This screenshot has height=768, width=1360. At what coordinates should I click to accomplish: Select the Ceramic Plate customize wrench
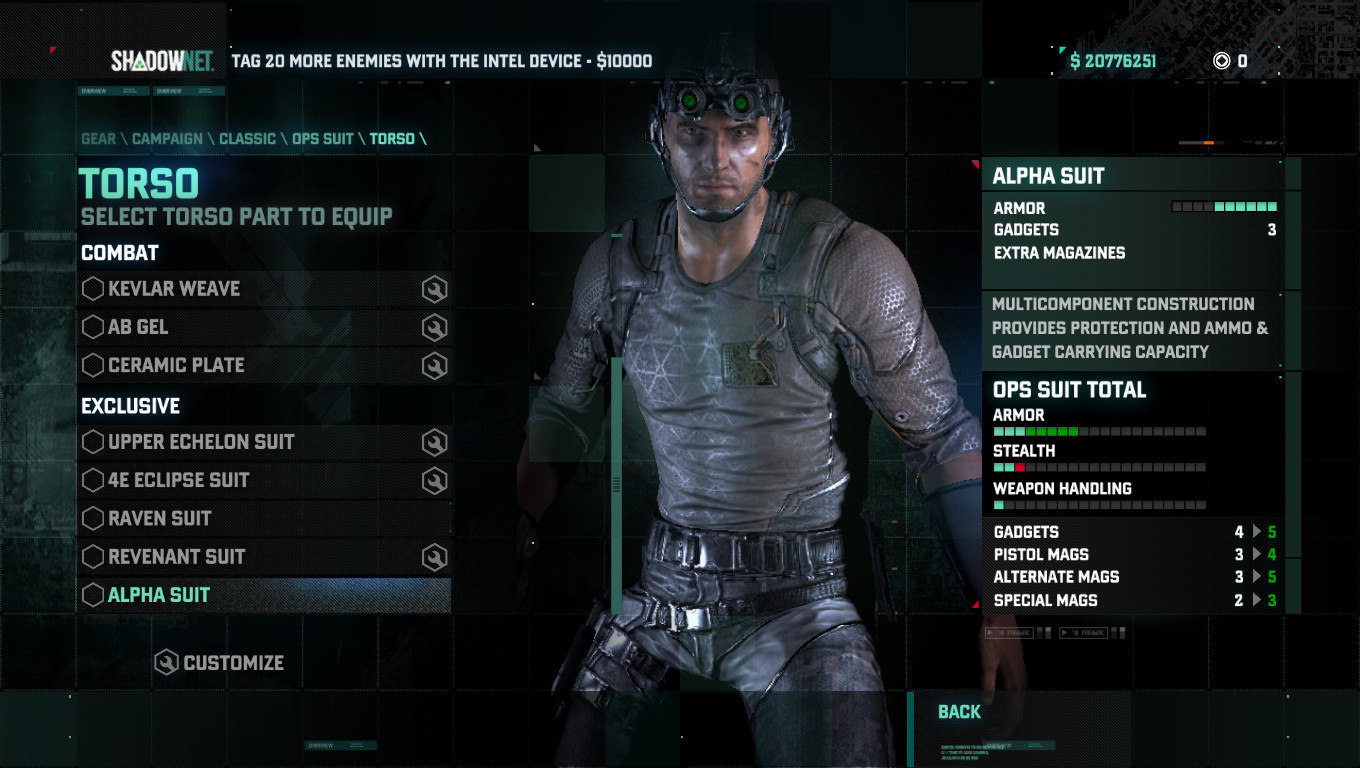[x=433, y=365]
